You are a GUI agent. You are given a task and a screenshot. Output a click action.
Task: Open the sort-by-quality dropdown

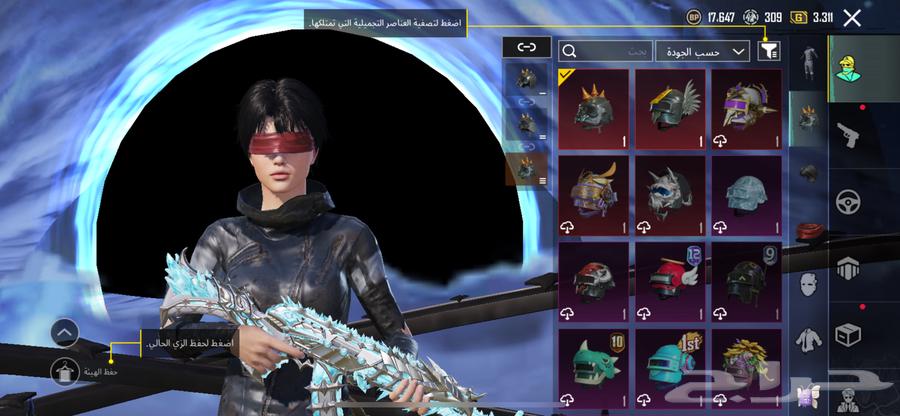[703, 50]
